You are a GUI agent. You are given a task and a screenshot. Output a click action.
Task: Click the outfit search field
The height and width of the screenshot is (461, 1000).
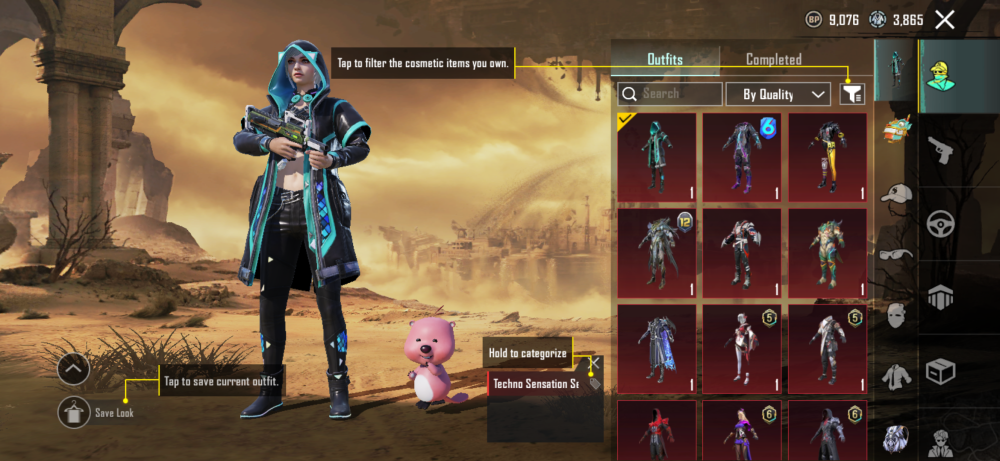pos(670,94)
